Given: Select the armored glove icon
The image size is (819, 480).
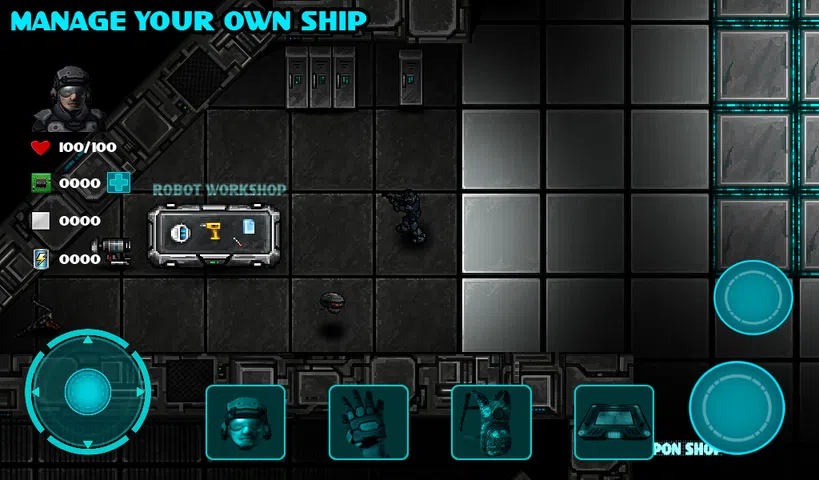Looking at the screenshot, I should point(368,422).
